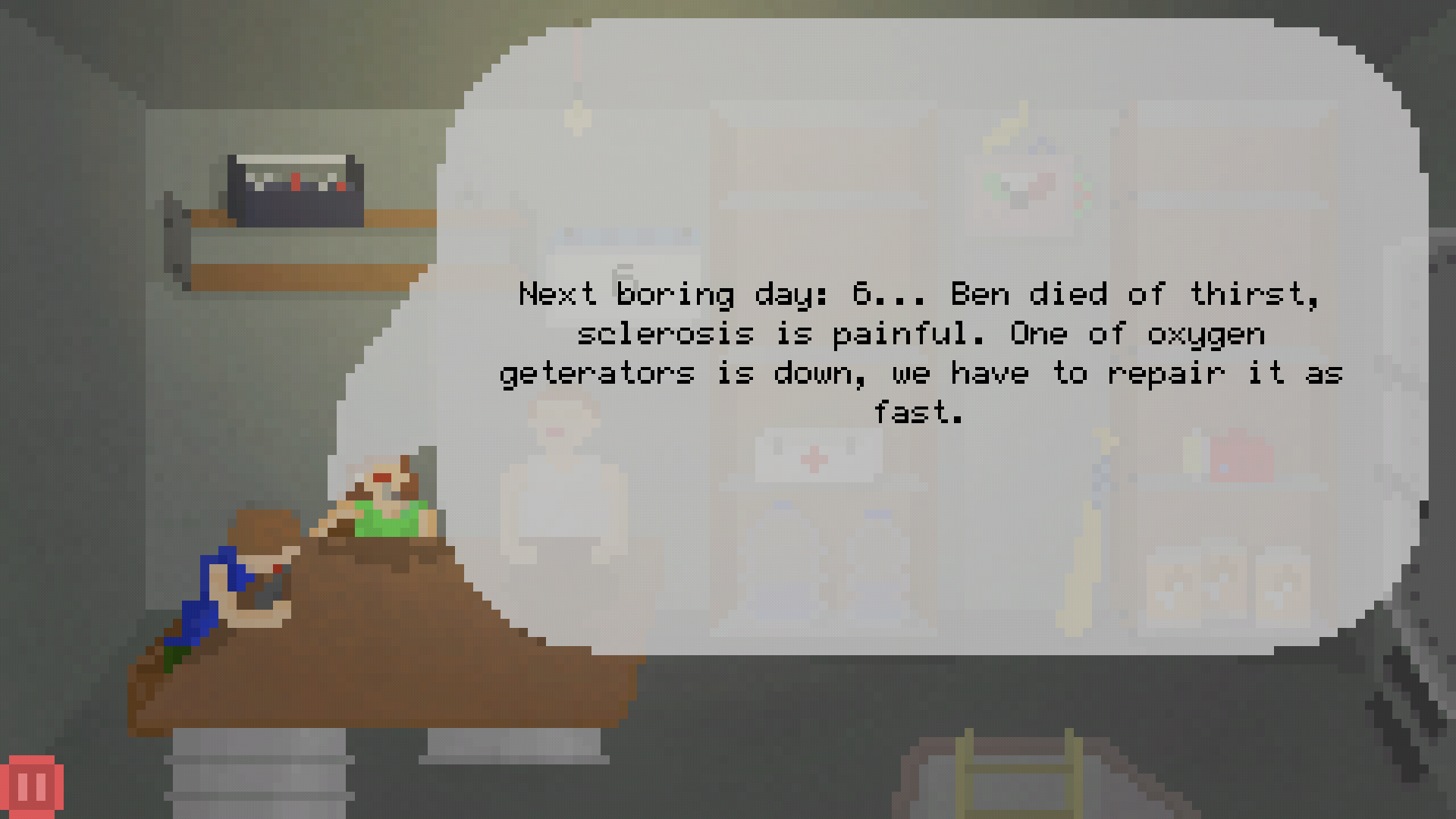Open the first aid kit on the wall
The image size is (1456, 819).
coord(815,459)
